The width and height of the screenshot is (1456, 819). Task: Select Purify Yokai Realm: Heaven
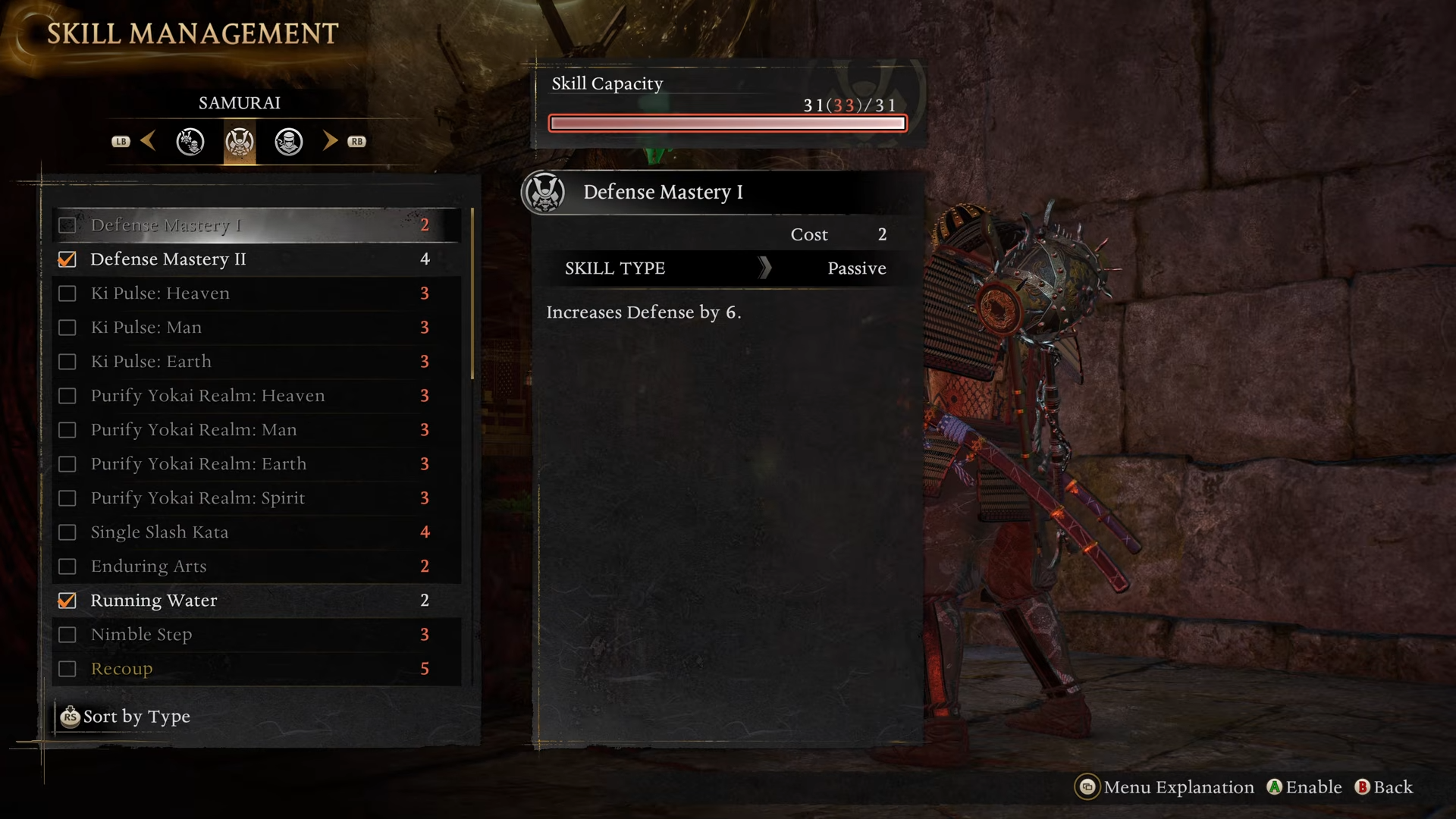(x=256, y=396)
